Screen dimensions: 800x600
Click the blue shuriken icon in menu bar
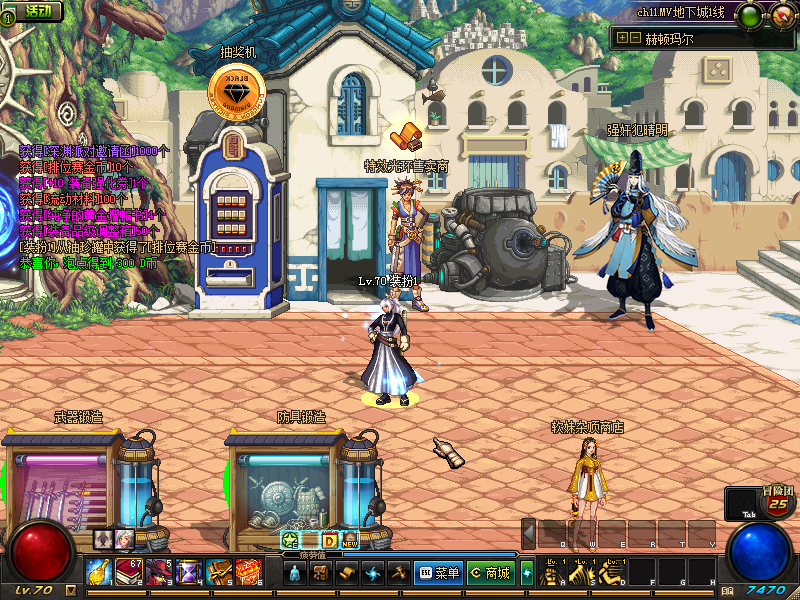pyautogui.click(x=373, y=573)
